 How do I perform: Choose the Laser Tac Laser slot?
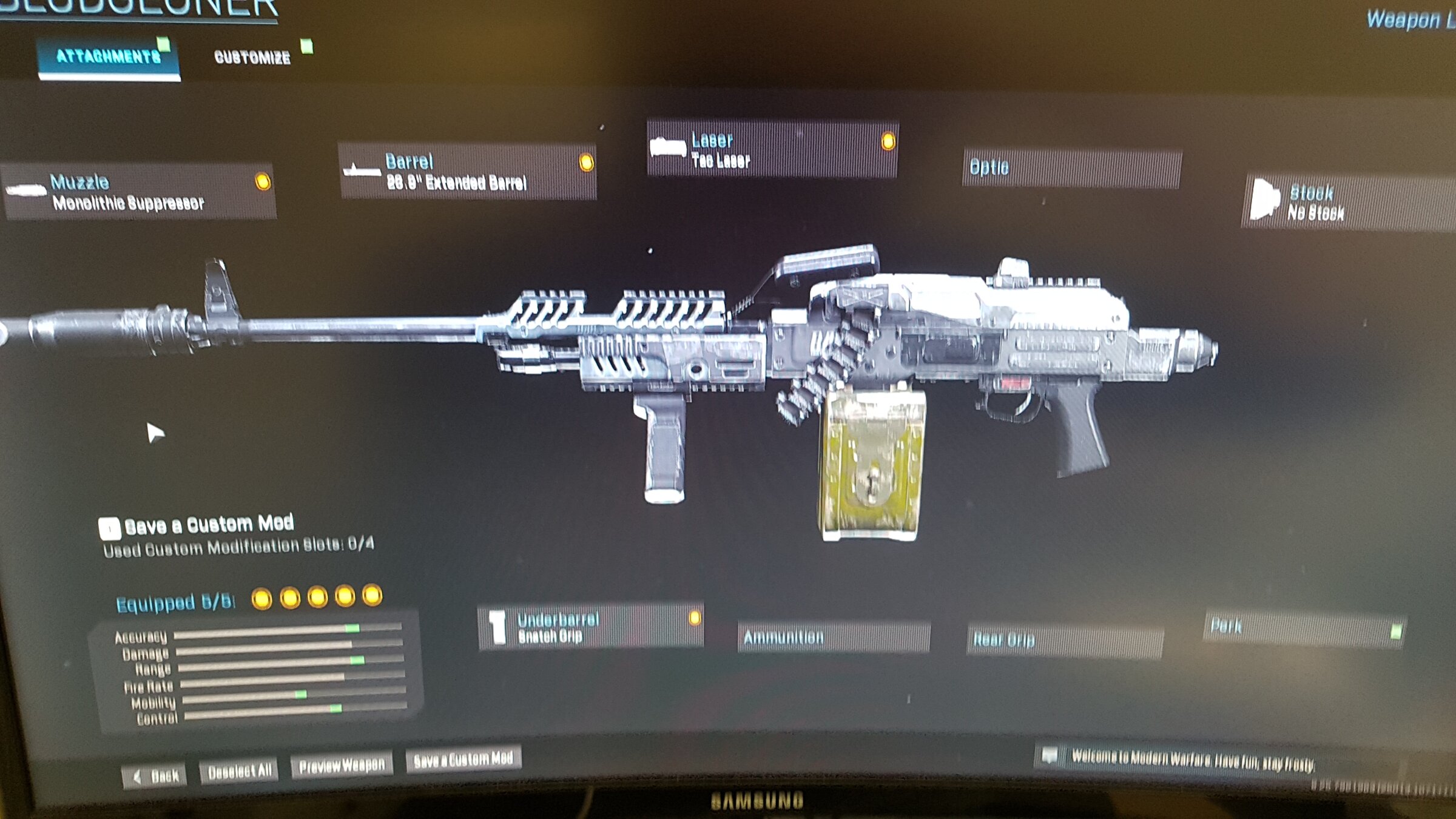point(772,150)
